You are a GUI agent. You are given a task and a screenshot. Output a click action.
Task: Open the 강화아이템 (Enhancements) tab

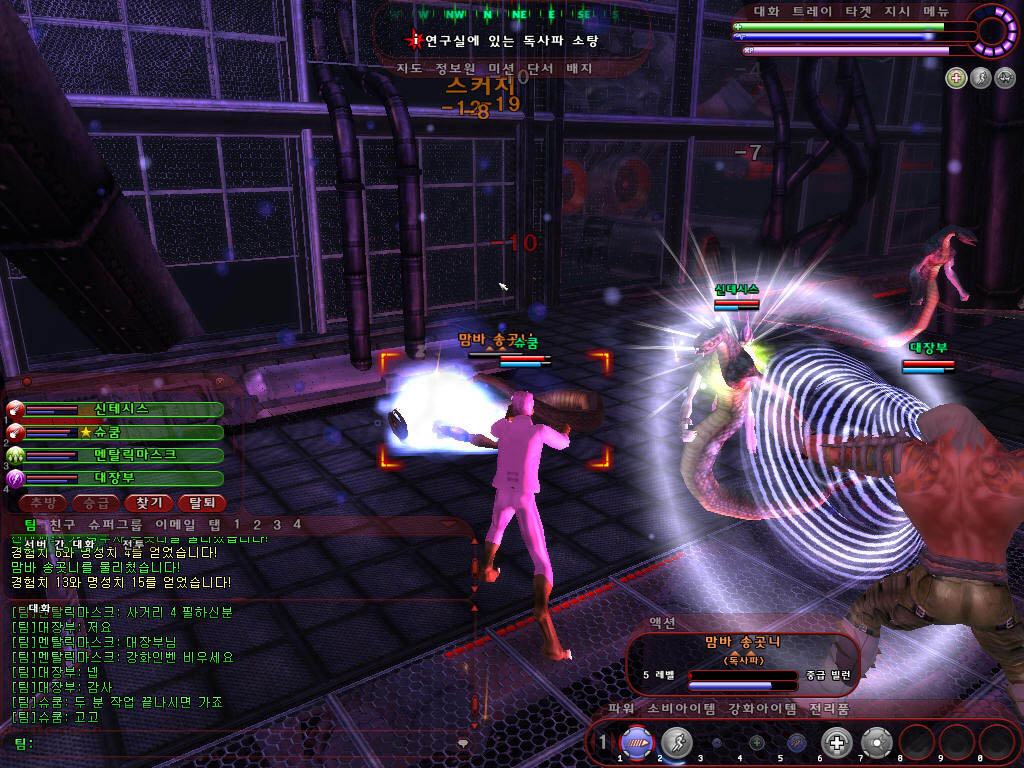[762, 709]
